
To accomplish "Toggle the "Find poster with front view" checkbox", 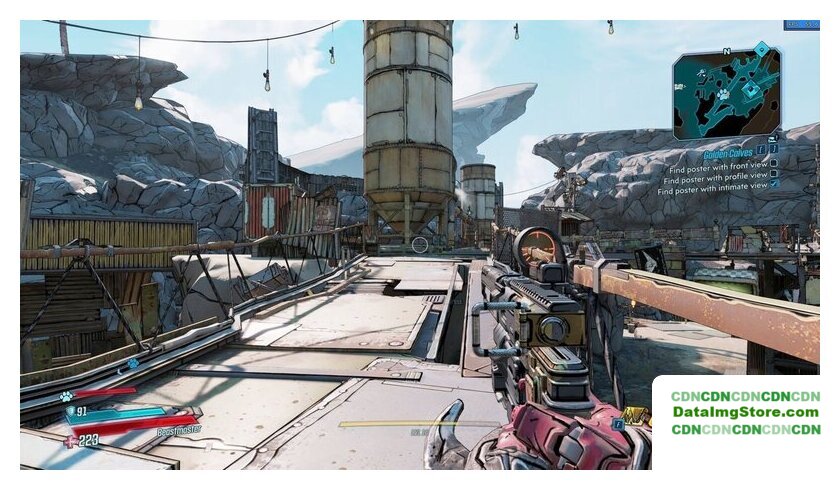I will 774,163.
